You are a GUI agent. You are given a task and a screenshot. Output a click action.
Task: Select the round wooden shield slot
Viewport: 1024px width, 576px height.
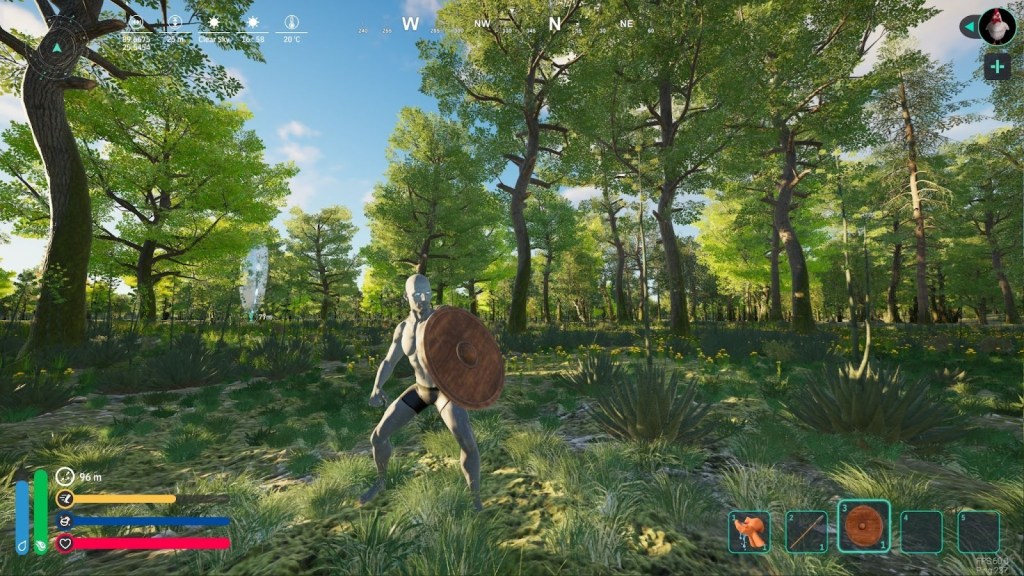(863, 527)
